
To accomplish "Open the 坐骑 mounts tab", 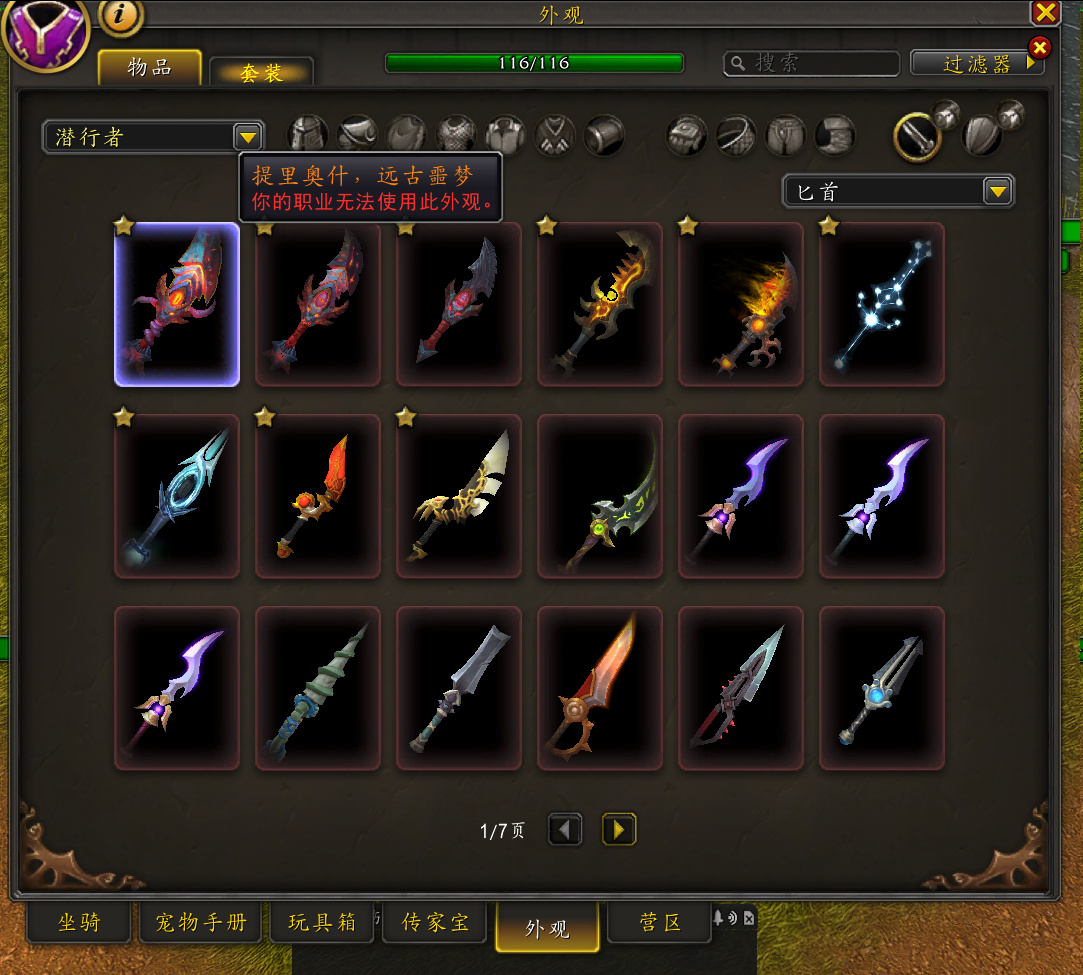I will point(79,922).
